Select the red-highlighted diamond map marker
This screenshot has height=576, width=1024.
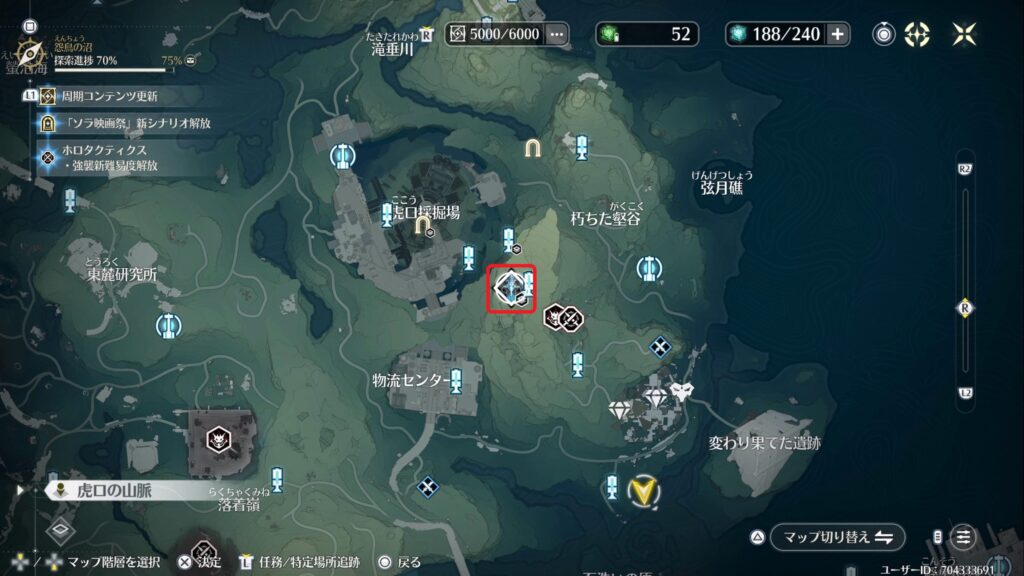(x=511, y=289)
